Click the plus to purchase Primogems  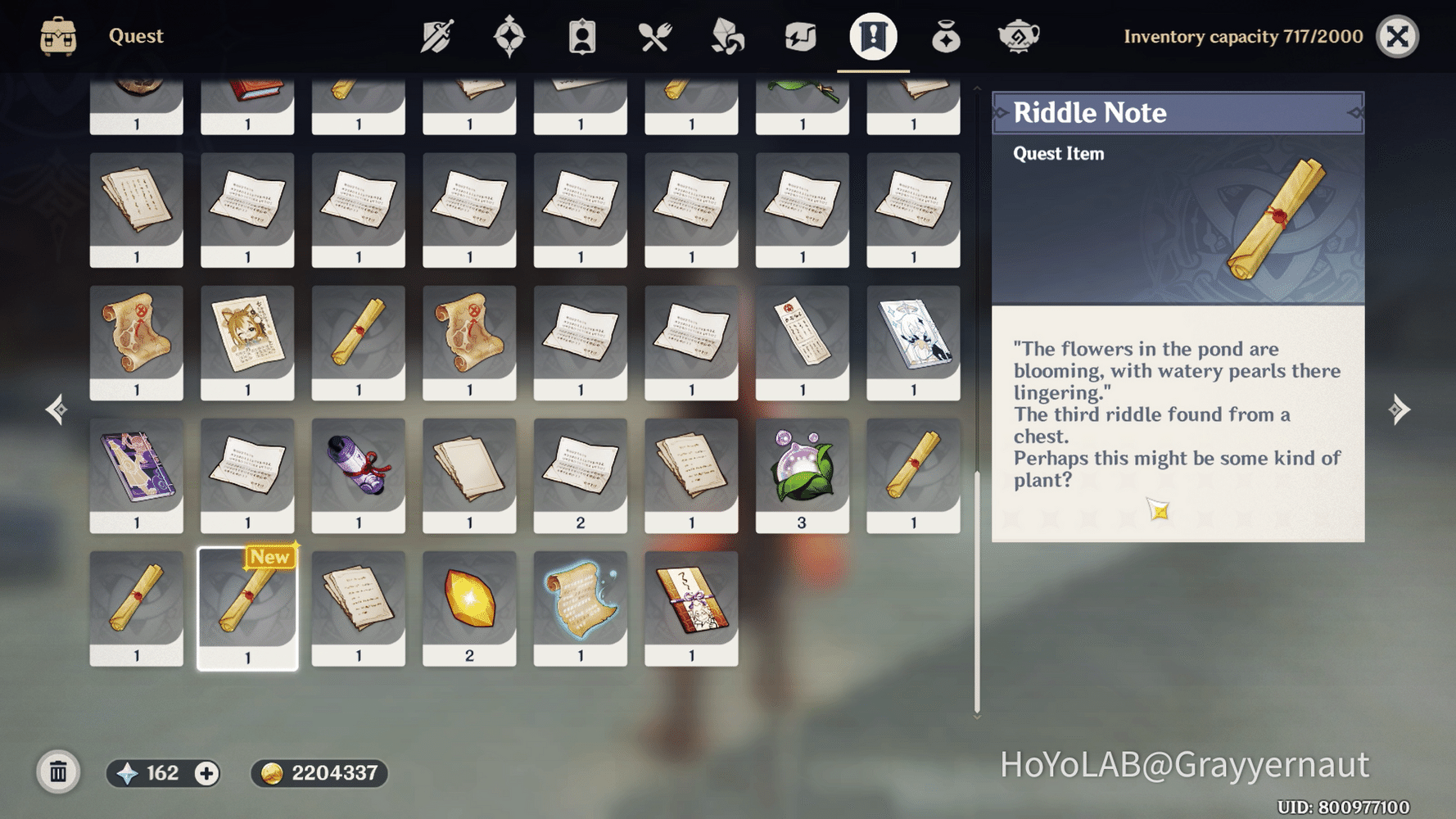click(x=207, y=771)
